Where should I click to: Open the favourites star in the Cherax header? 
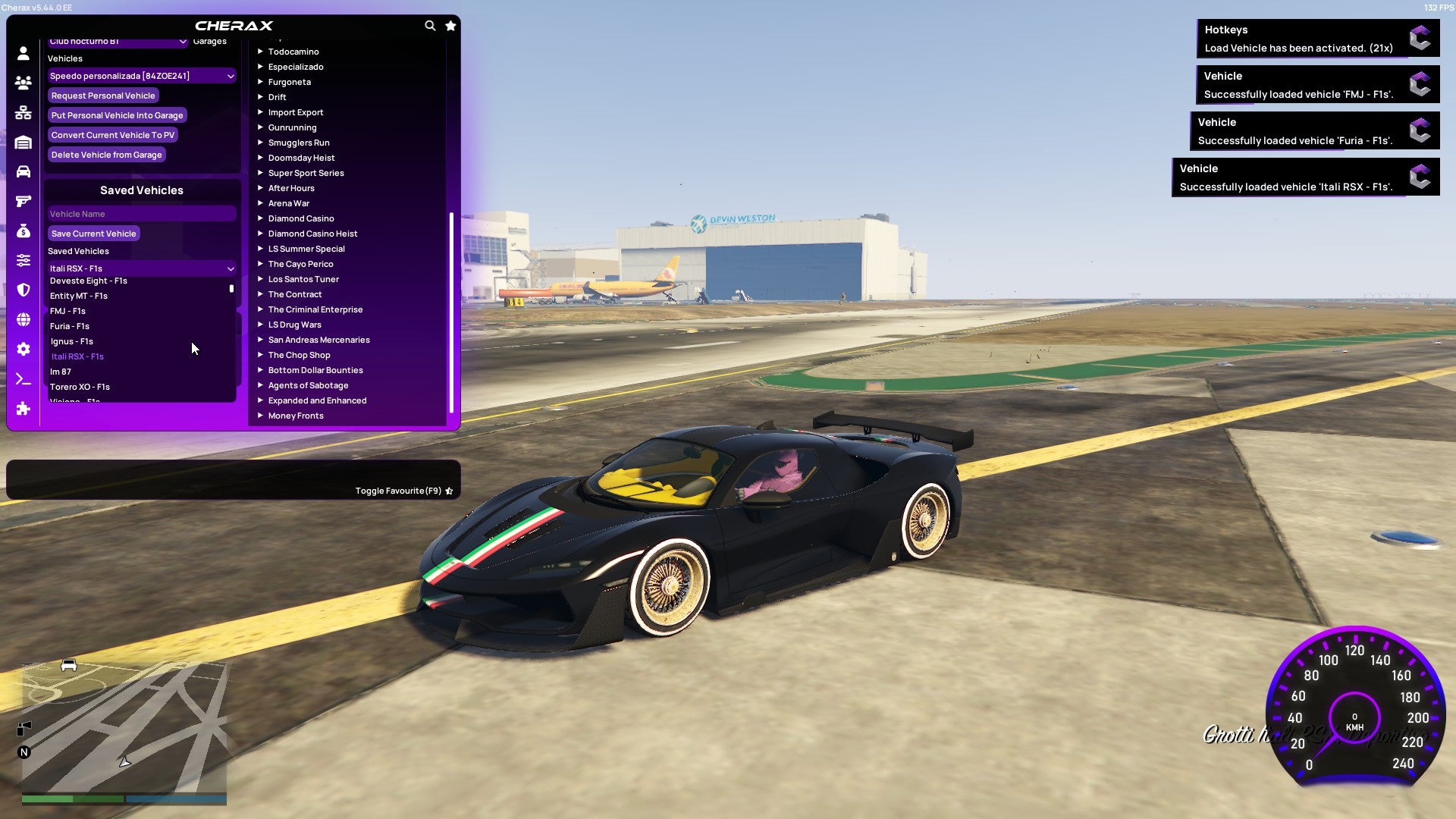[x=450, y=25]
